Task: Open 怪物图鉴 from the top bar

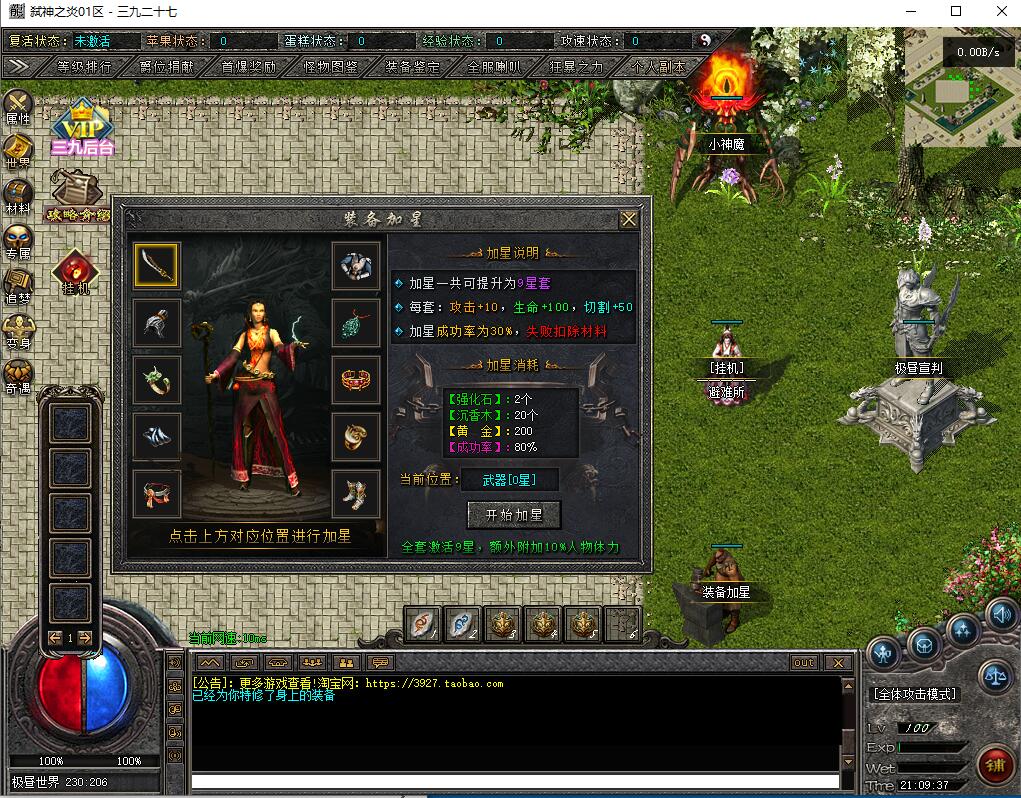Action: (x=330, y=67)
